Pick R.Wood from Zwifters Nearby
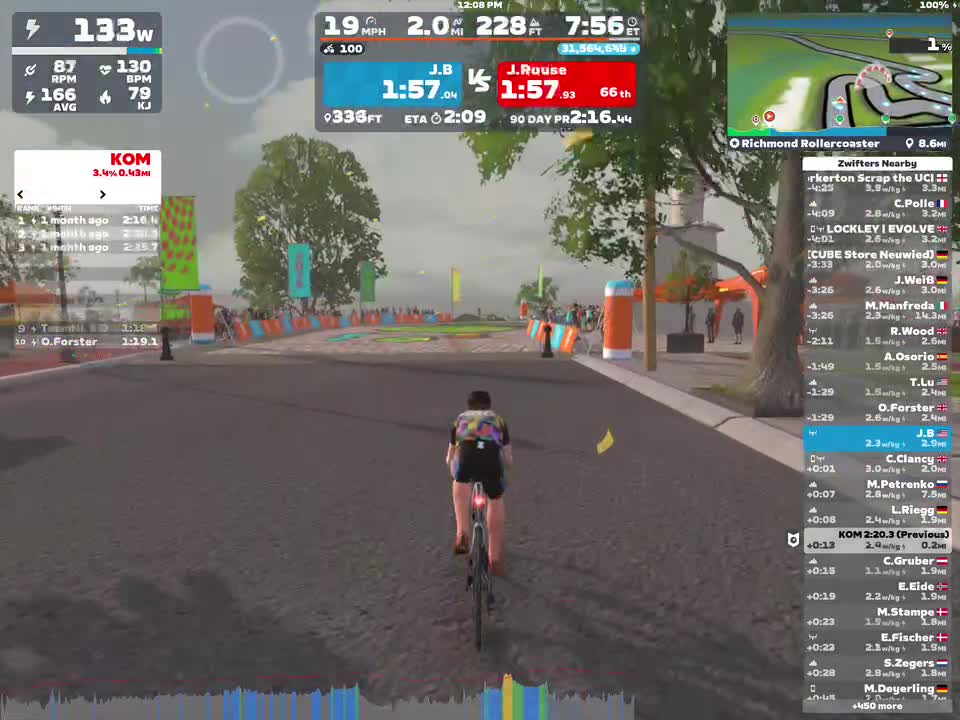960x720 pixels. coord(877,336)
